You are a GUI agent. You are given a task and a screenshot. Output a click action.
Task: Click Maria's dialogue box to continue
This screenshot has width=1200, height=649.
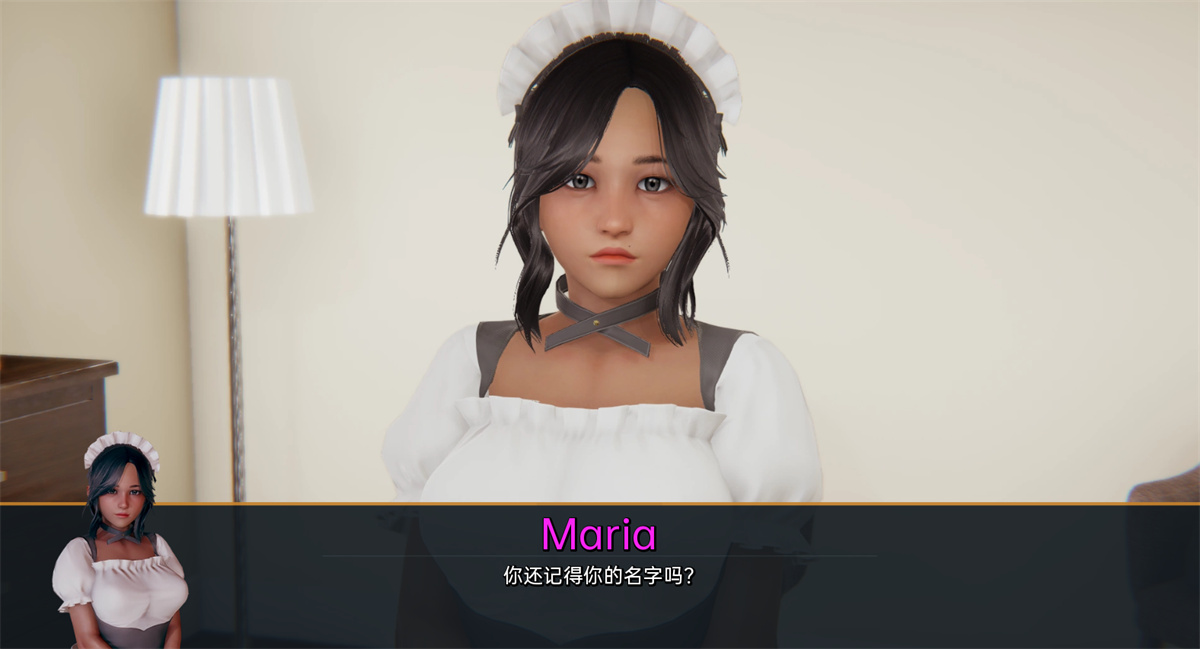tap(599, 577)
